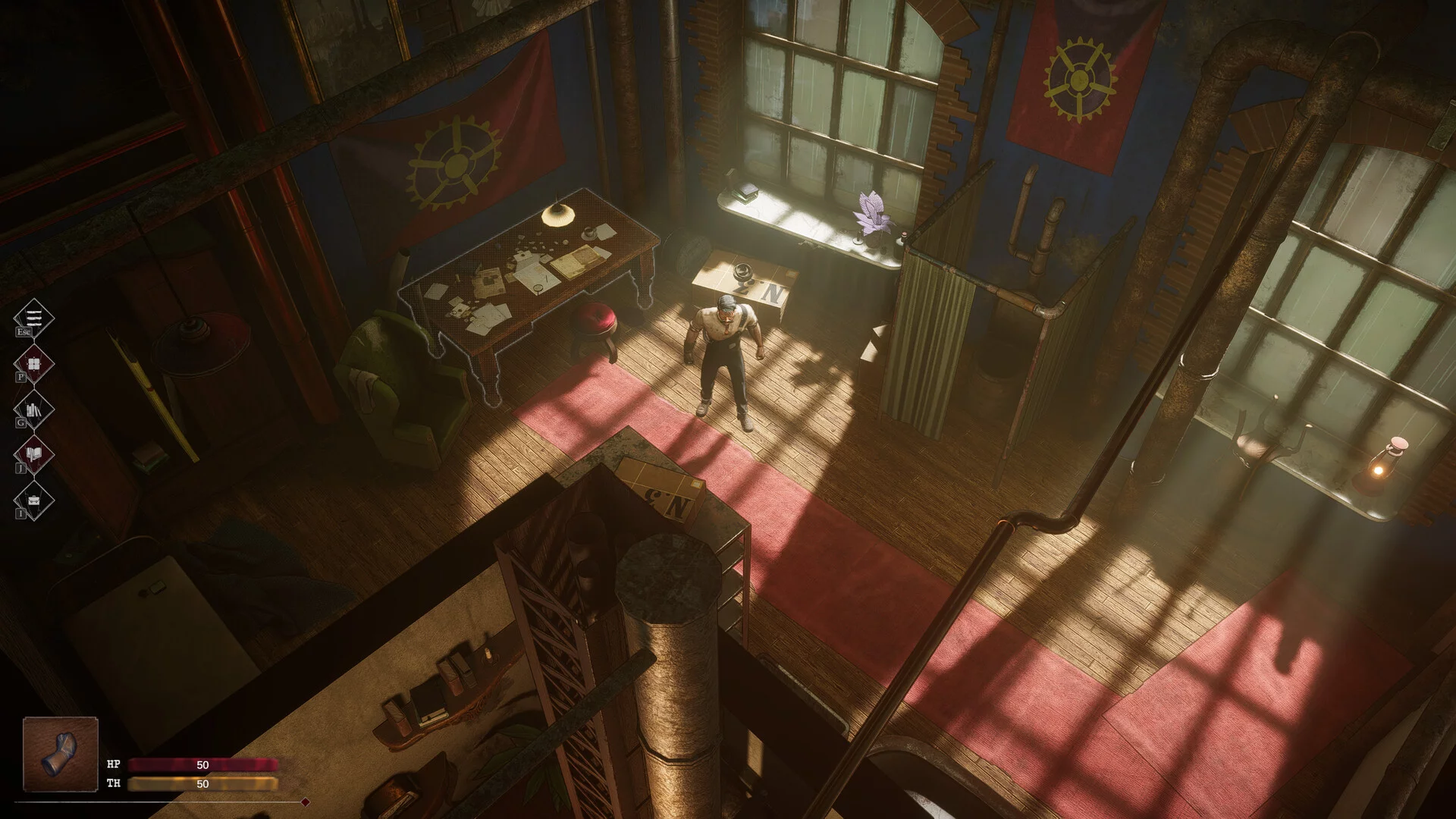Select the bandaged fist weapon slot
This screenshot has height=819, width=1456.
pos(61,754)
